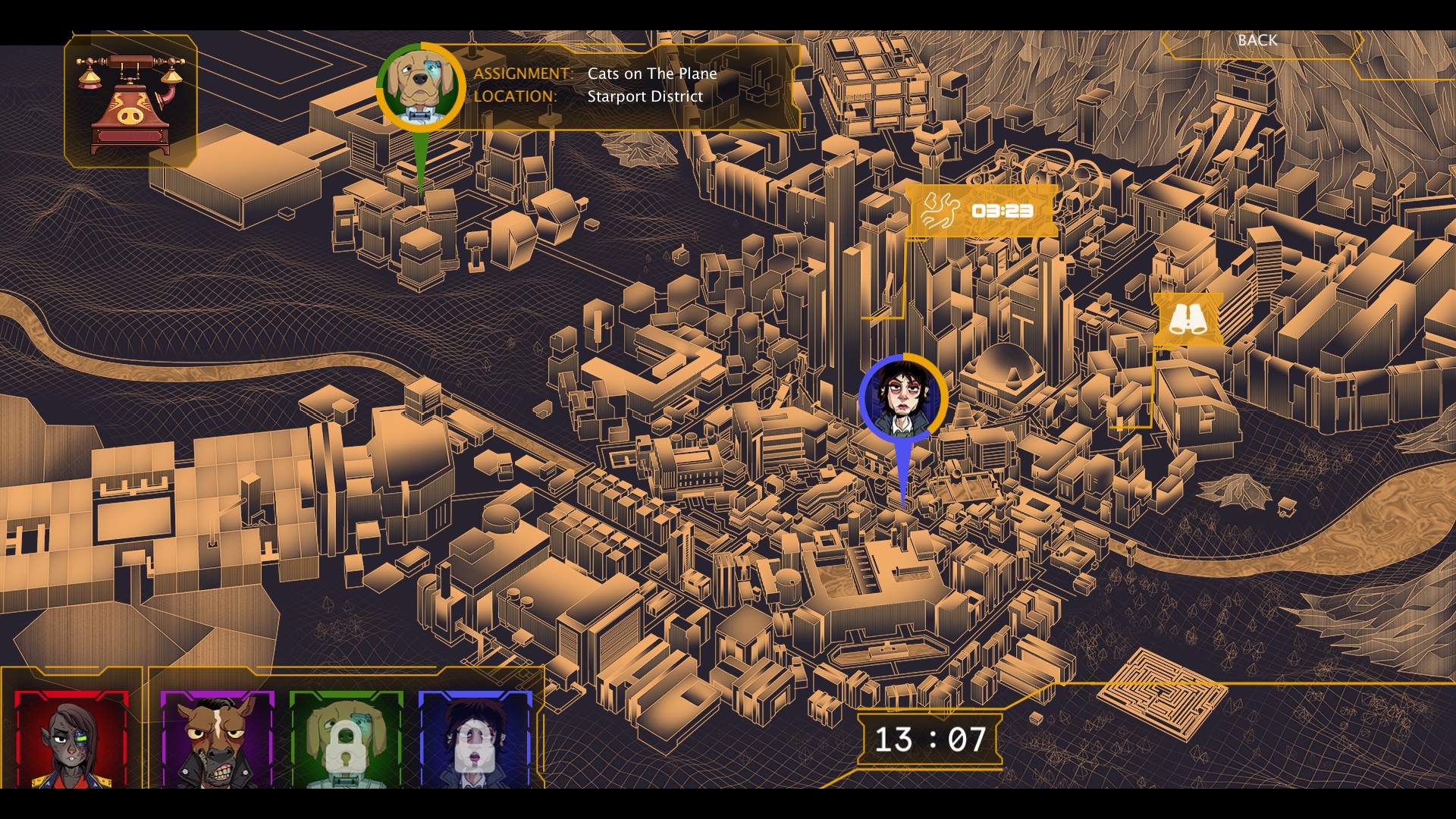
Task: Select the dog officer map marker
Action: tap(420, 86)
